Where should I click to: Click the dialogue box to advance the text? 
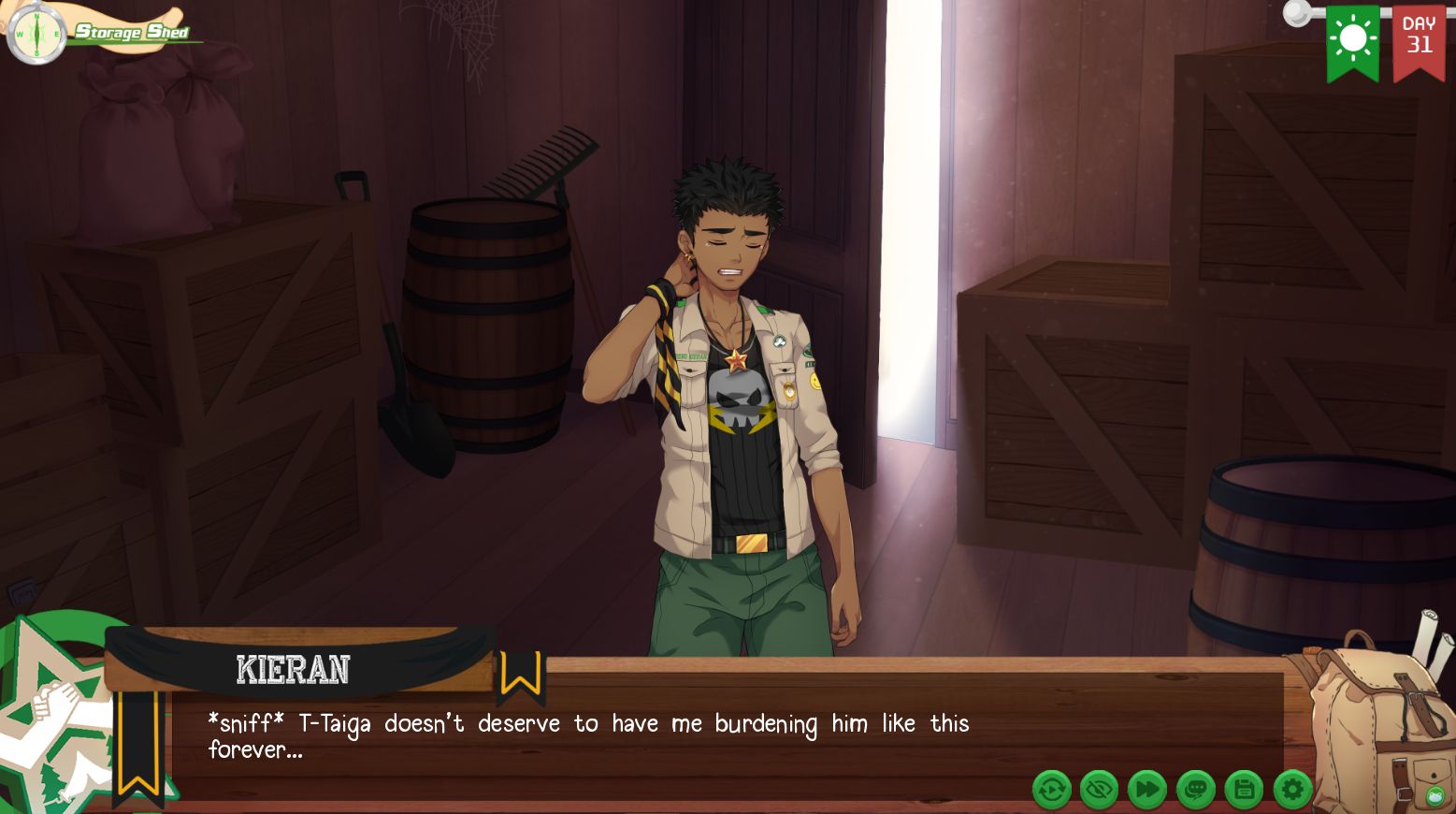(655, 736)
